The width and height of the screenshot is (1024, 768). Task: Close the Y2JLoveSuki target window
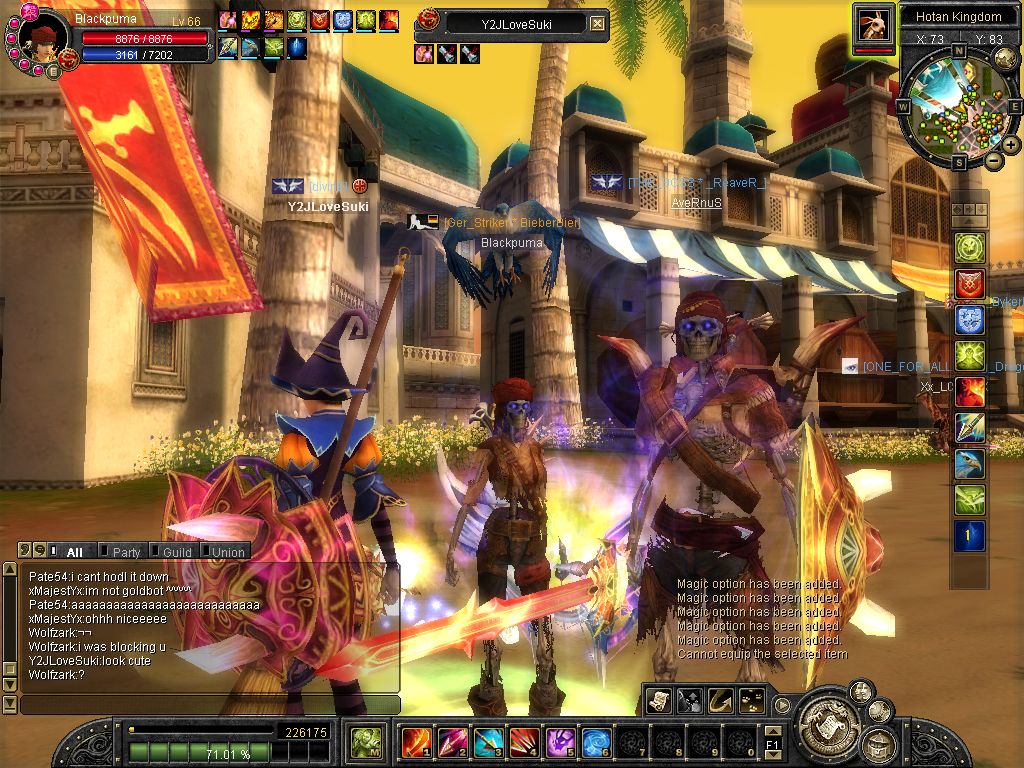597,23
